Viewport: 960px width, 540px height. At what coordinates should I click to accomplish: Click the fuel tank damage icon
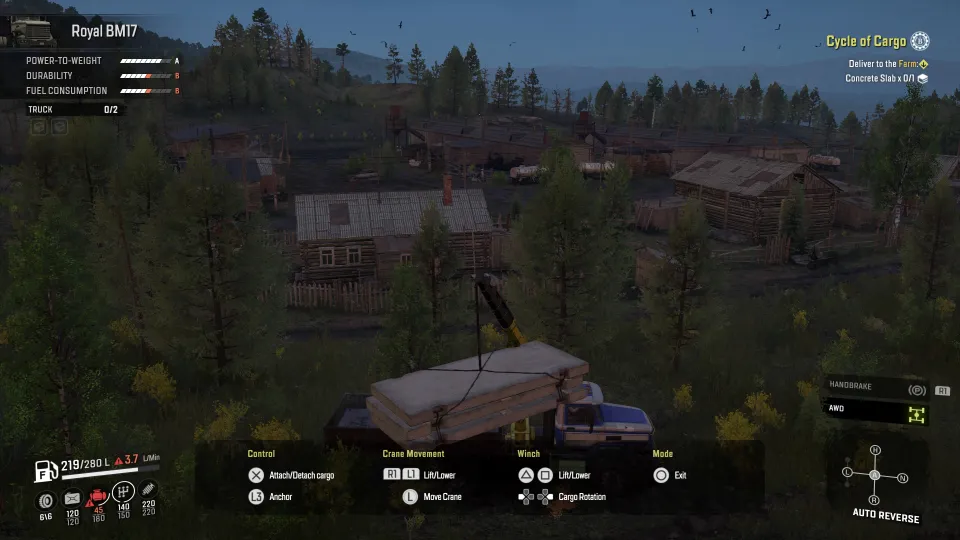[72, 498]
